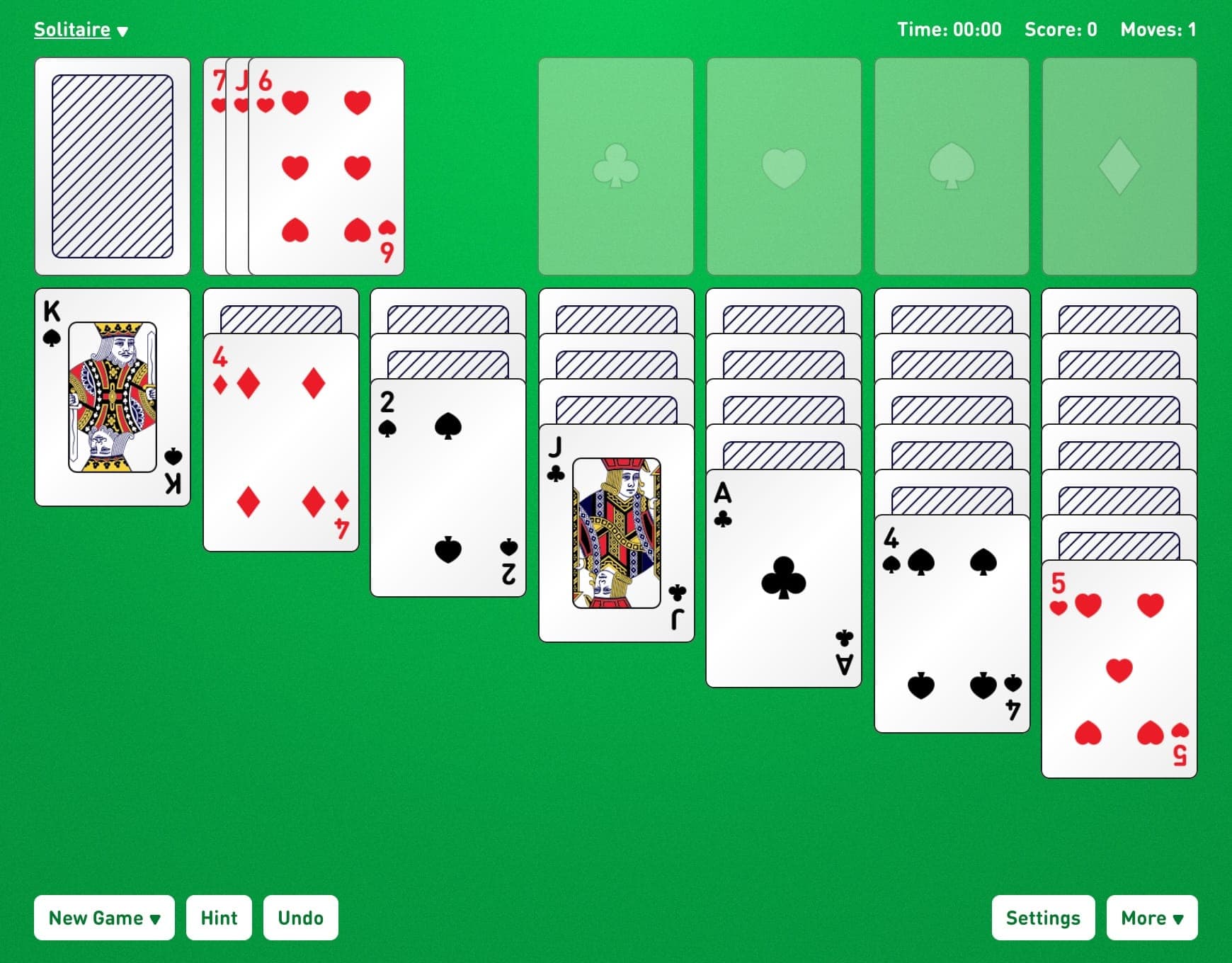The height and width of the screenshot is (963, 1232).
Task: Click the clubs foundation pile
Action: [x=616, y=164]
